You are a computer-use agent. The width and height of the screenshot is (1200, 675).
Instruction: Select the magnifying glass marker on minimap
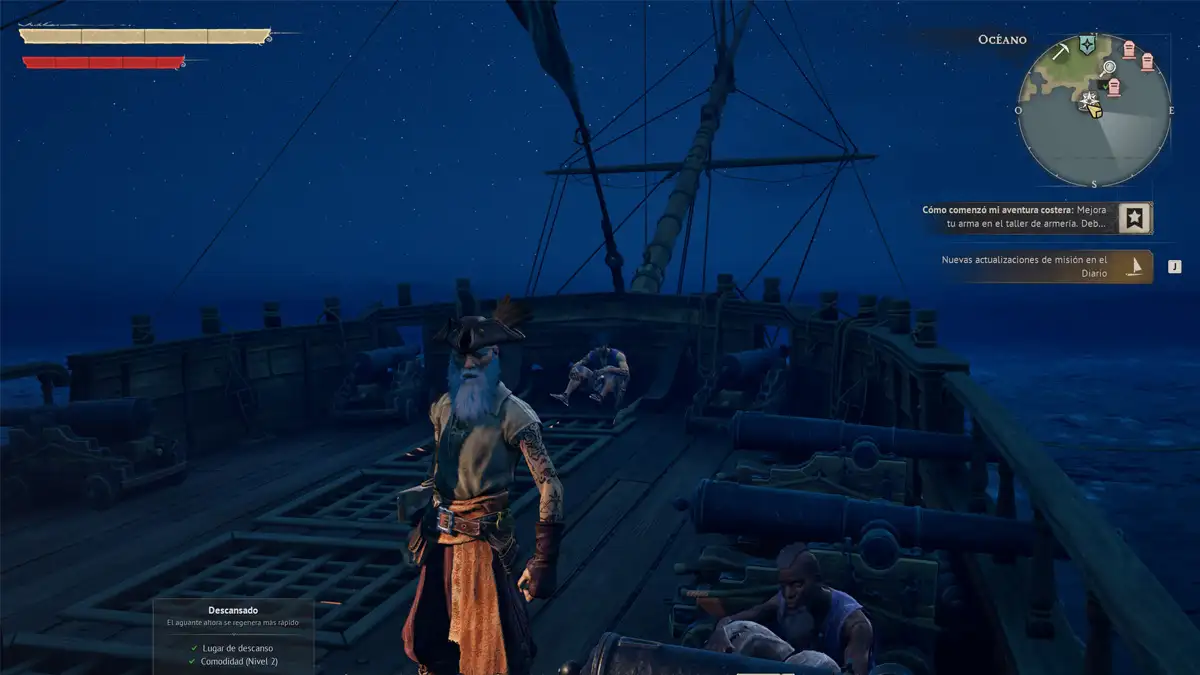pos(1108,68)
